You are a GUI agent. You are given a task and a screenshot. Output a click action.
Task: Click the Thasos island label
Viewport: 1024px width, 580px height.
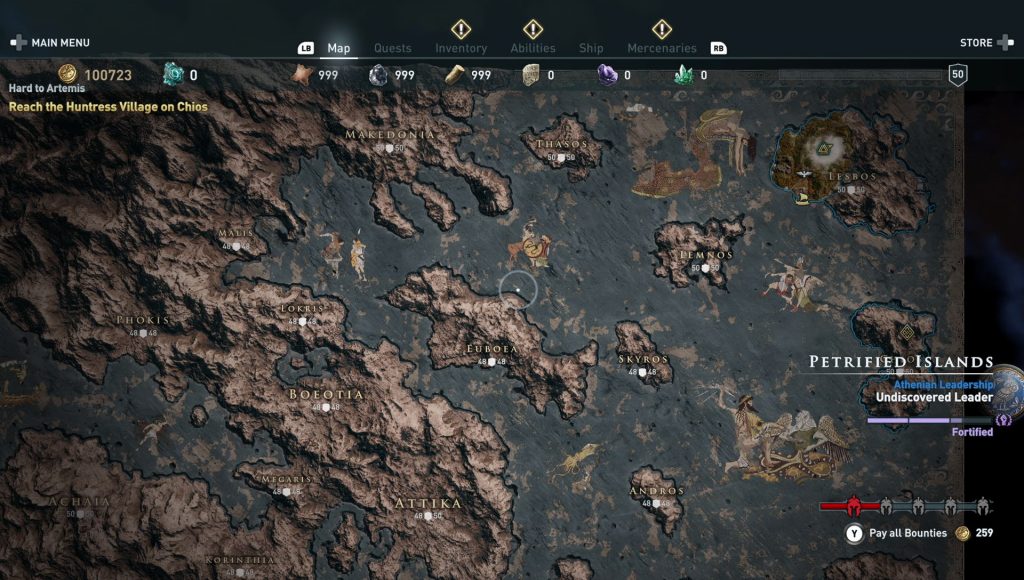click(x=562, y=145)
